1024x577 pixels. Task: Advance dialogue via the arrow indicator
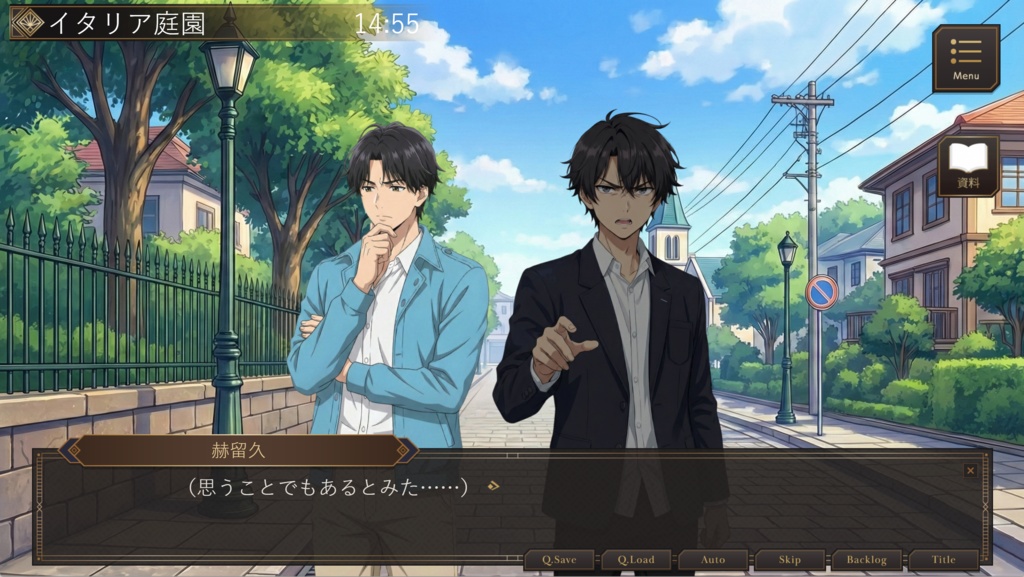point(492,487)
